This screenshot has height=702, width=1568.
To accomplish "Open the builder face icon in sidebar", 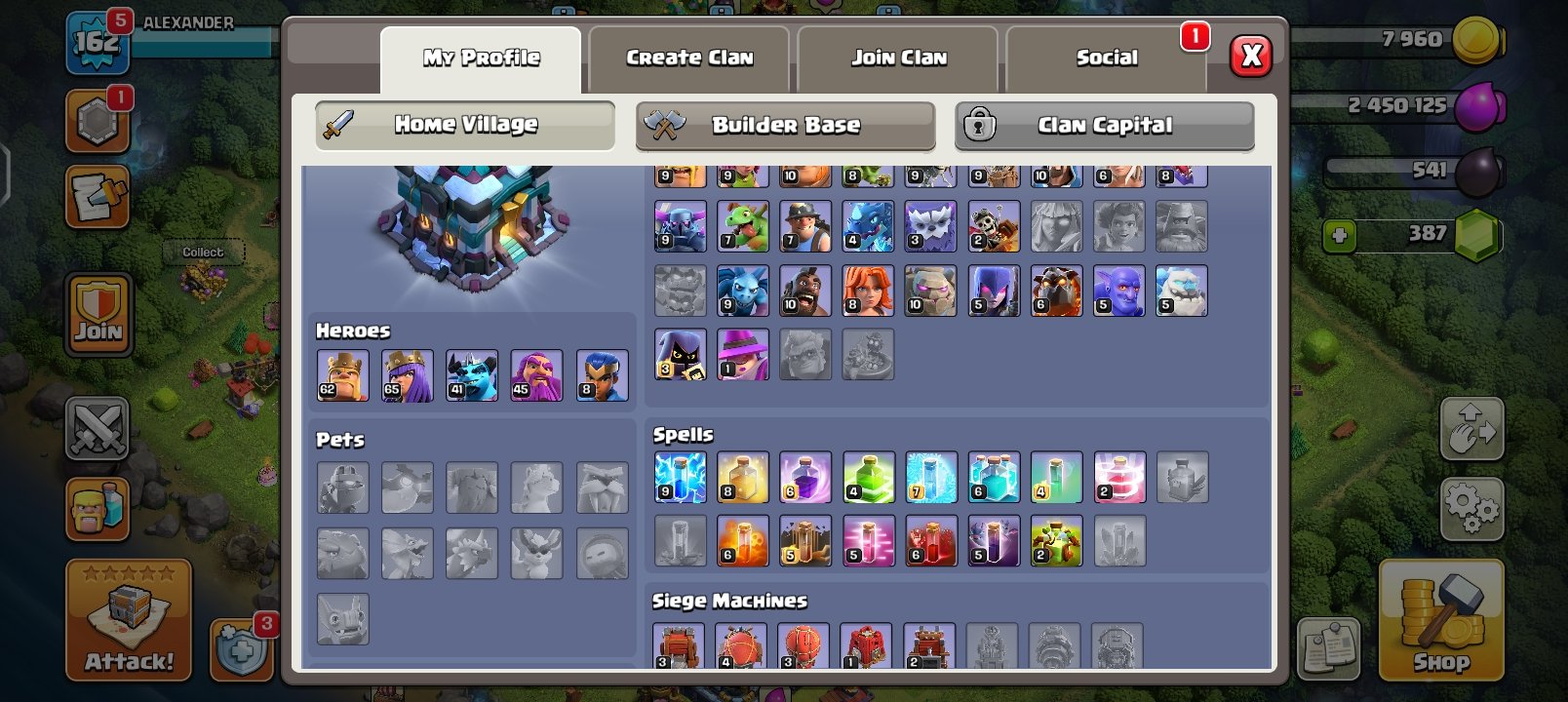I will pyautogui.click(x=98, y=510).
